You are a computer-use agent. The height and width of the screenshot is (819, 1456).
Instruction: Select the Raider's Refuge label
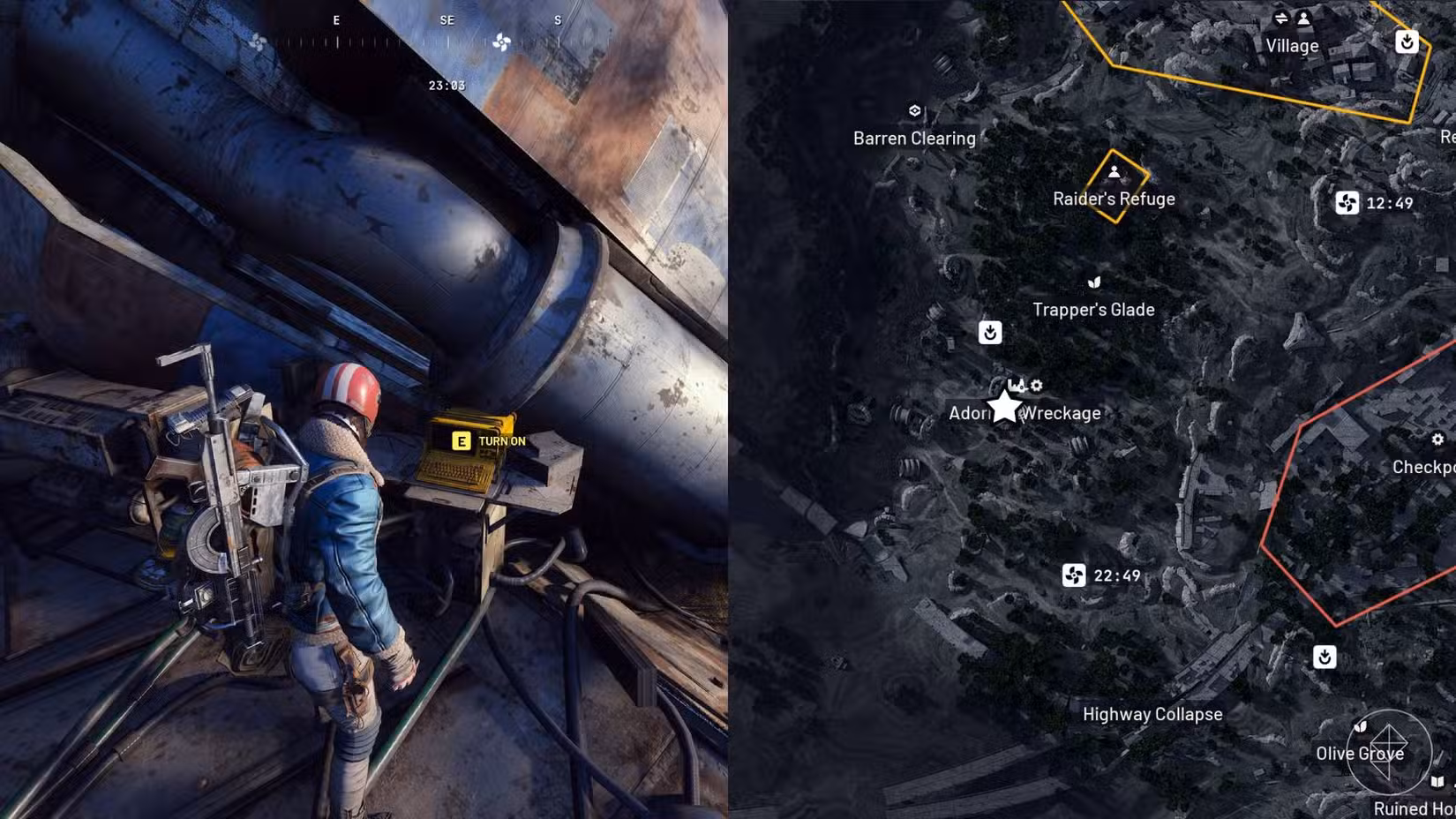(1115, 199)
